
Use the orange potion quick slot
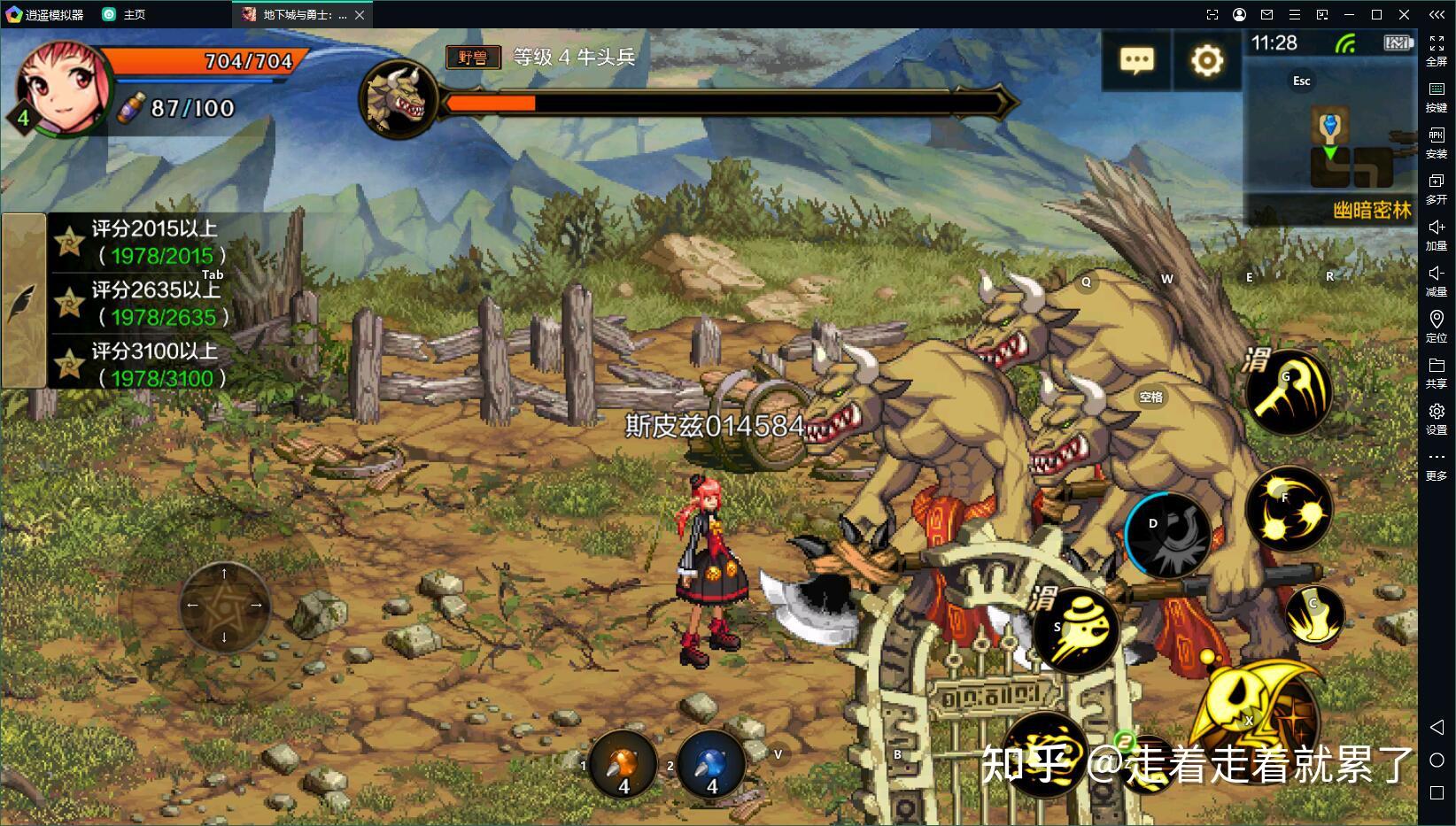coord(623,765)
